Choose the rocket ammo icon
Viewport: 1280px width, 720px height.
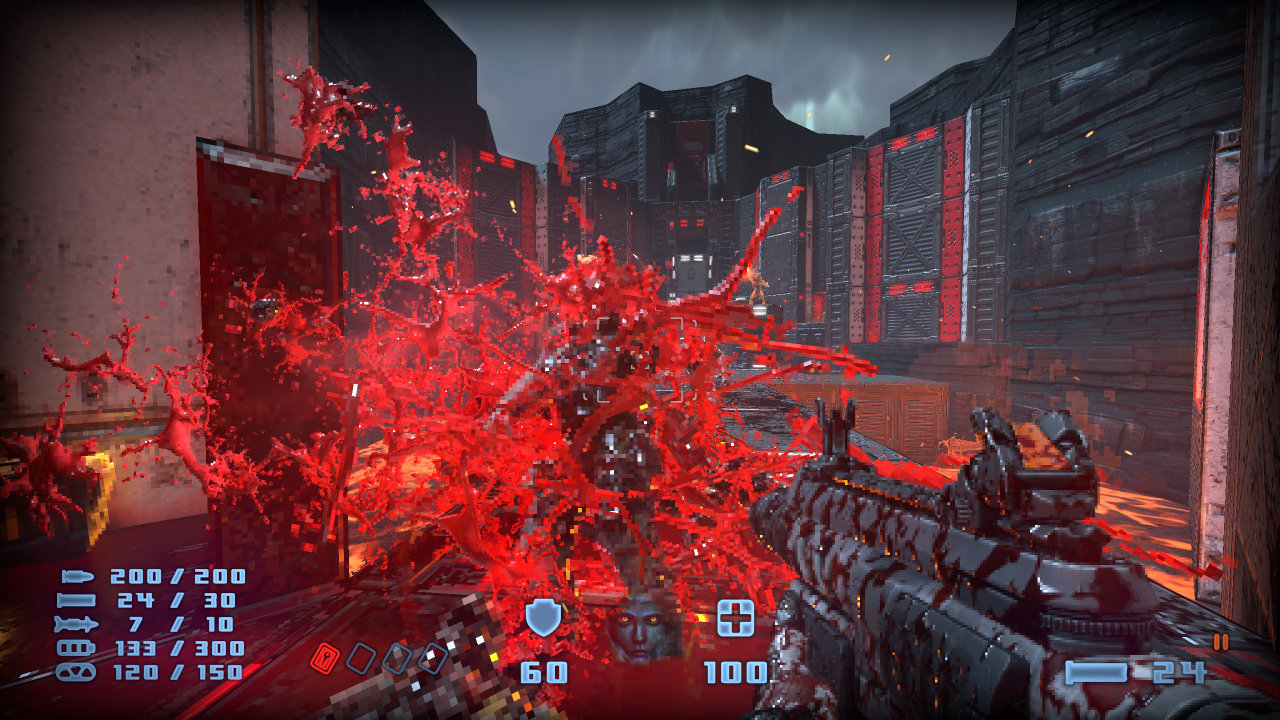[78, 624]
